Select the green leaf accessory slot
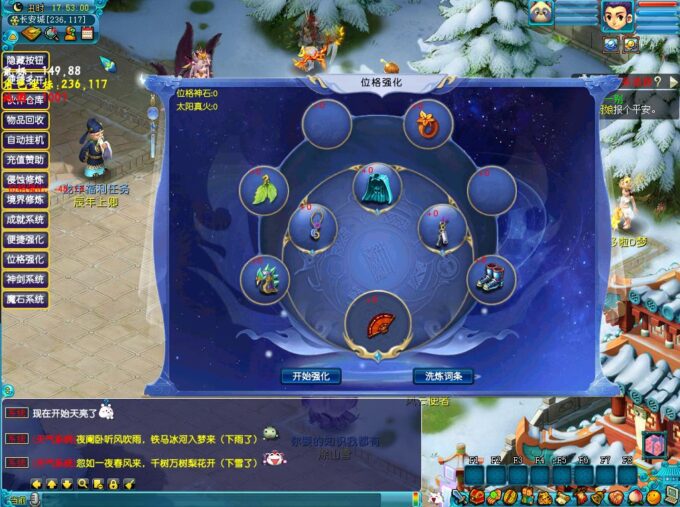The height and width of the screenshot is (507, 680). (x=264, y=188)
